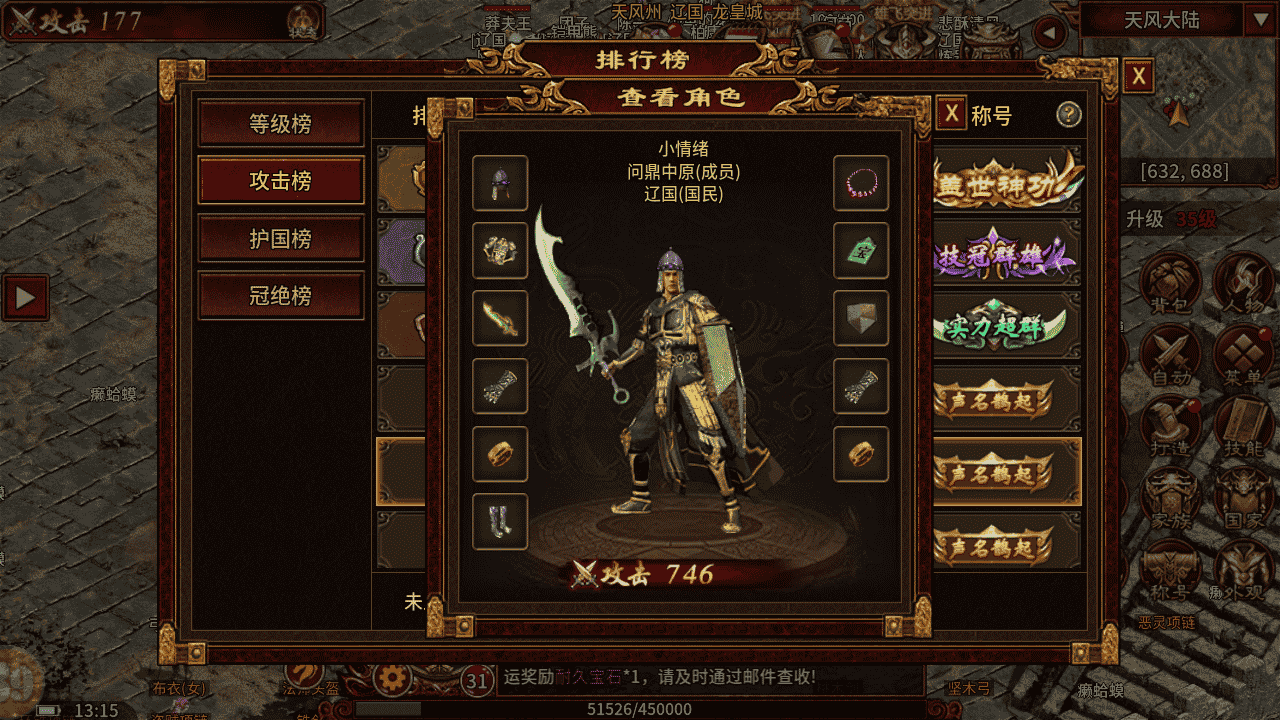Click the play arrow expander on left edge
Screen dimensions: 1280x720
click(x=25, y=297)
